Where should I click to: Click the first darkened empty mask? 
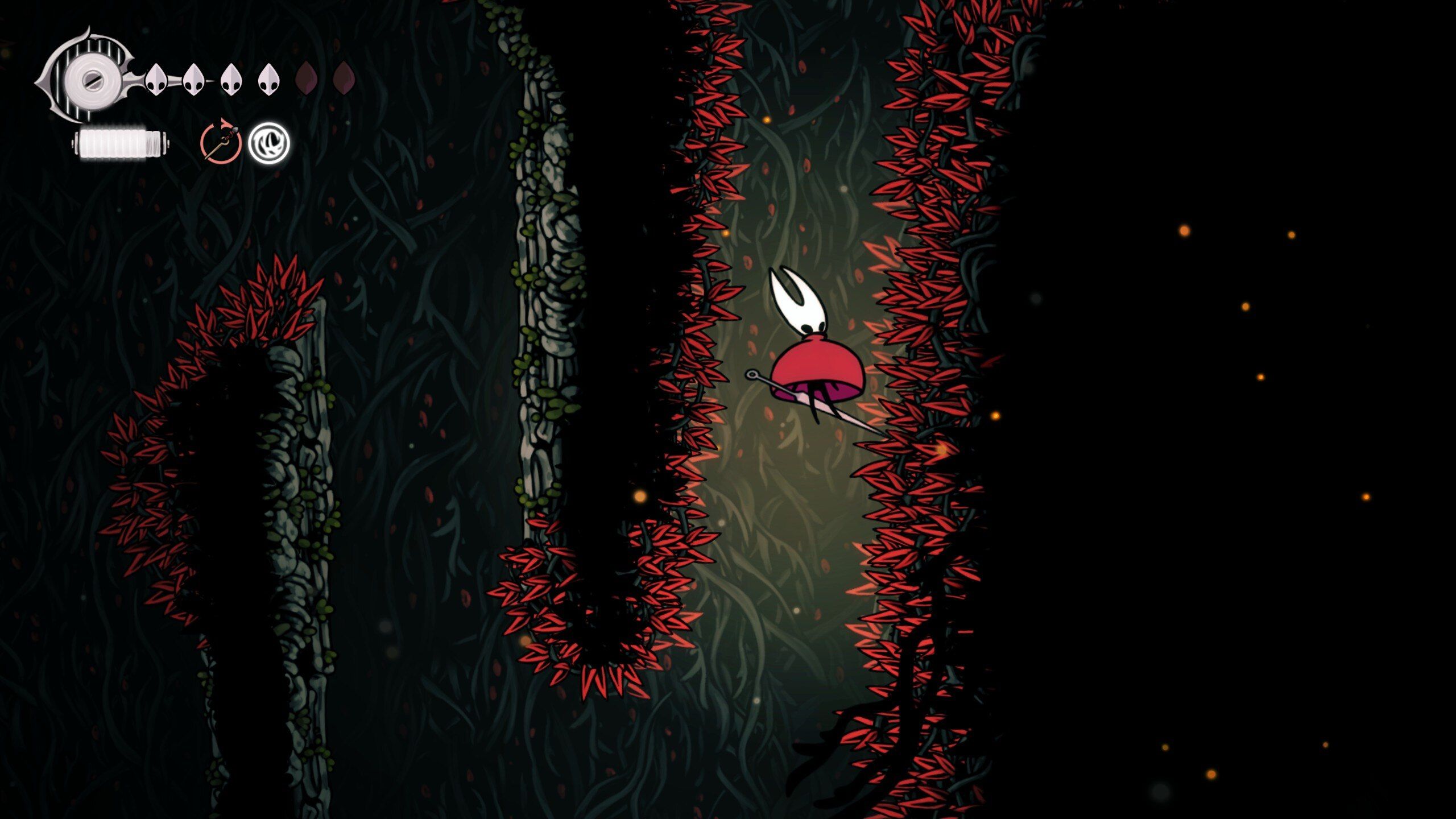point(307,80)
